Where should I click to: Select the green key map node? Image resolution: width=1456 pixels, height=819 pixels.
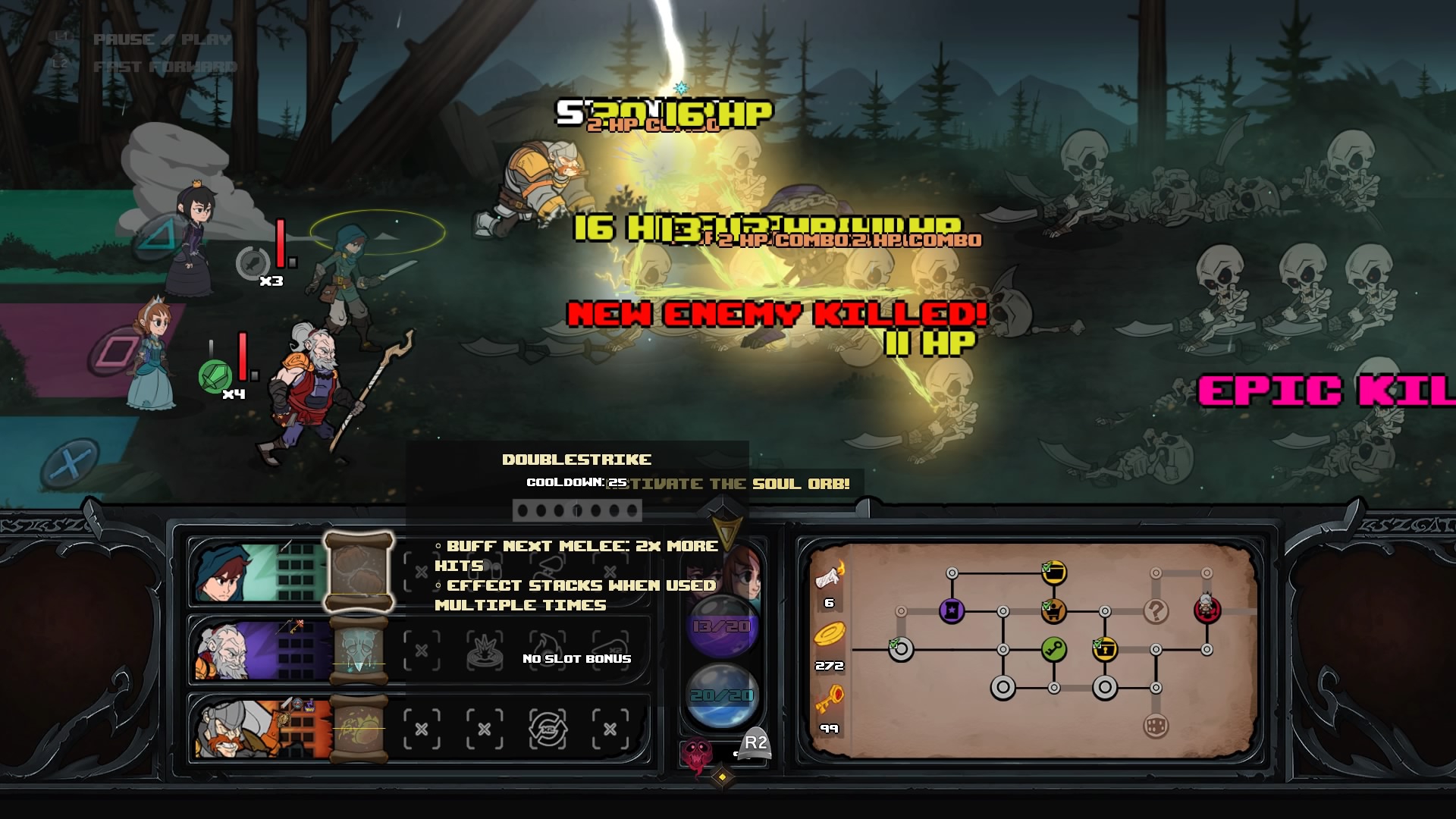point(1053,649)
